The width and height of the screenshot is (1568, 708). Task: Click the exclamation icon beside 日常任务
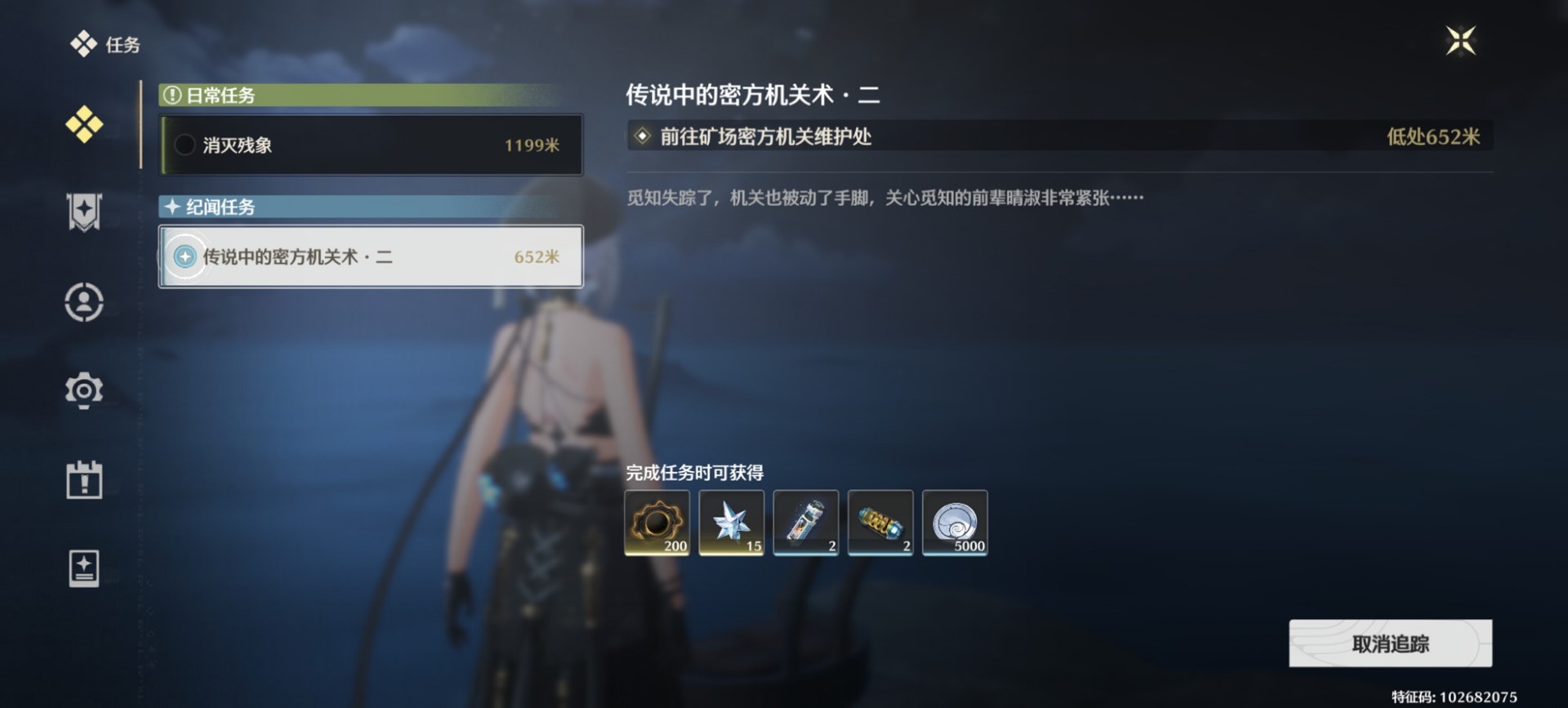[x=171, y=96]
